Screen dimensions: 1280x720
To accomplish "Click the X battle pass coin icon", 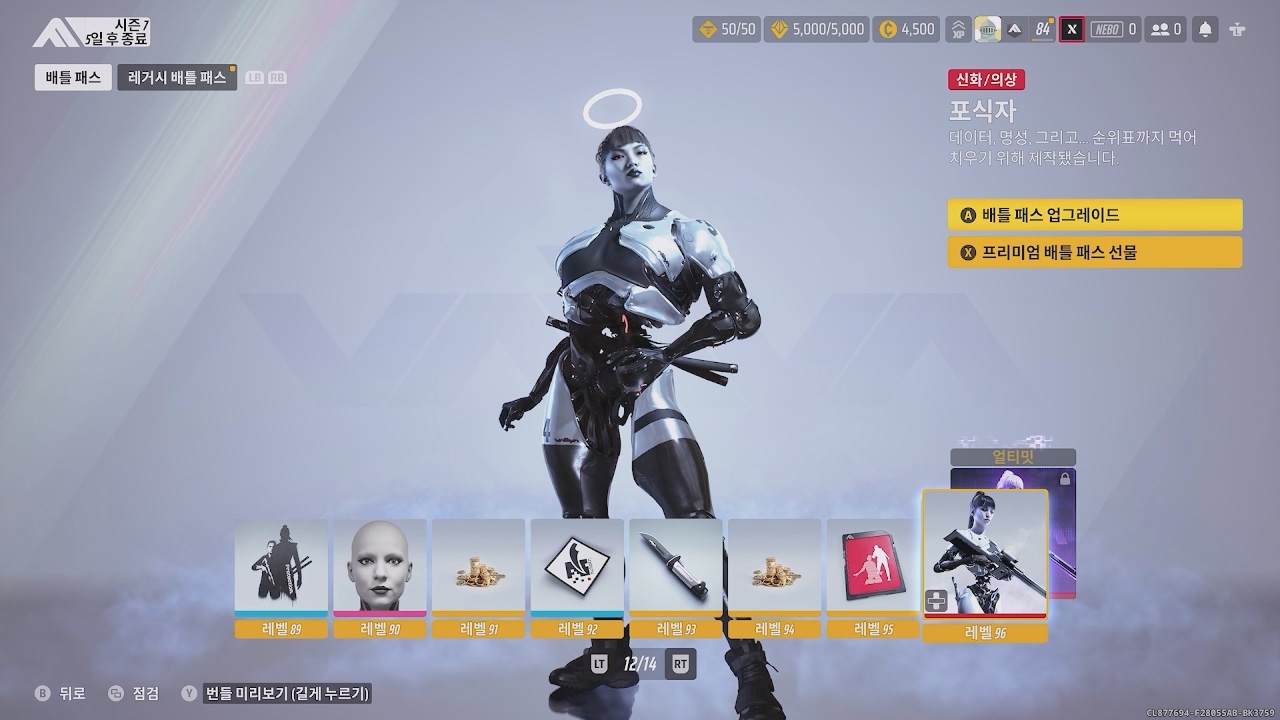I will pyautogui.click(x=1071, y=29).
